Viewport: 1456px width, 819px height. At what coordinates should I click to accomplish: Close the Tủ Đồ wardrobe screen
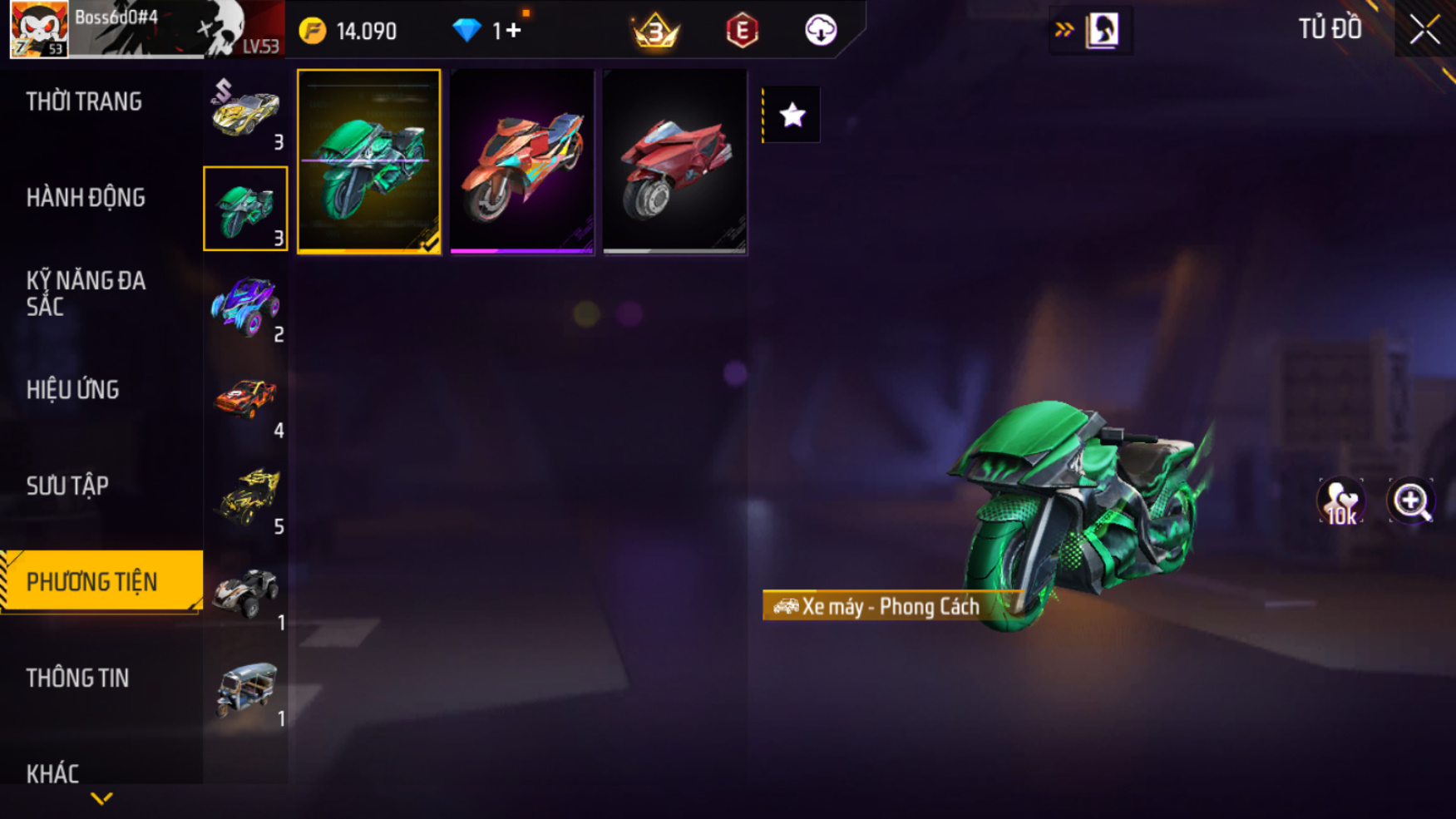tap(1424, 30)
